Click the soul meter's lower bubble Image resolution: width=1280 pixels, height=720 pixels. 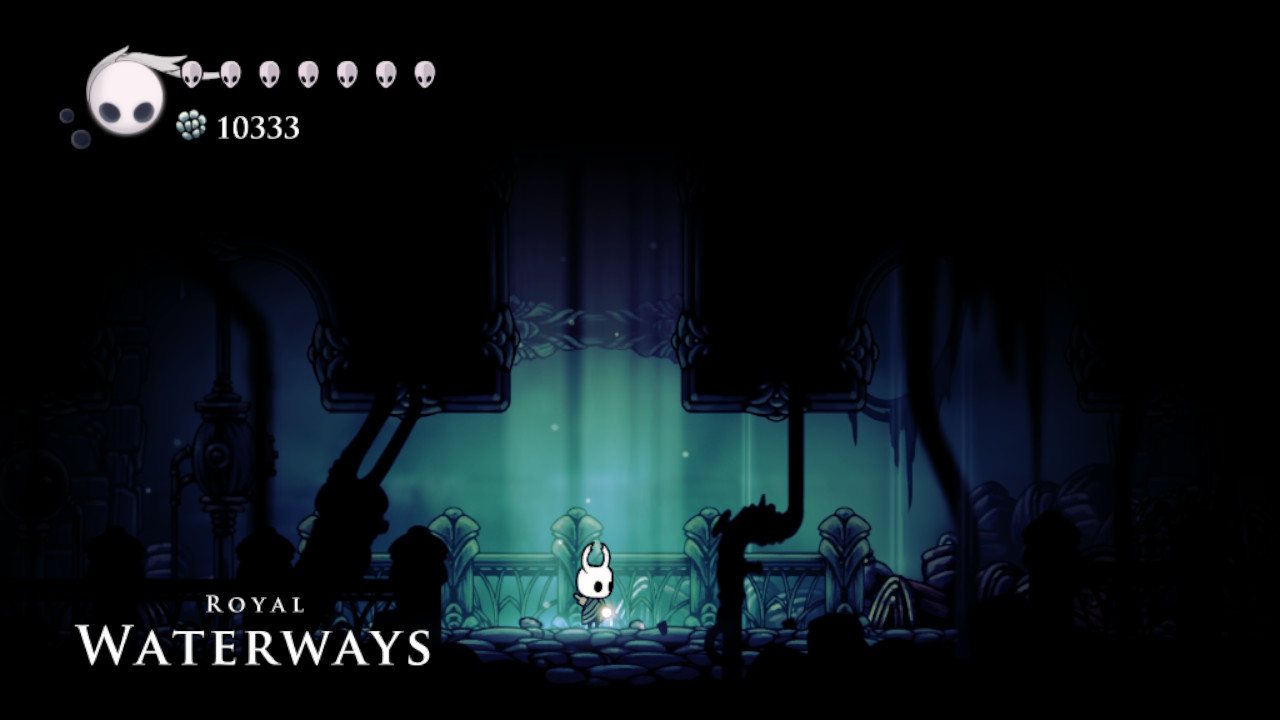78,137
